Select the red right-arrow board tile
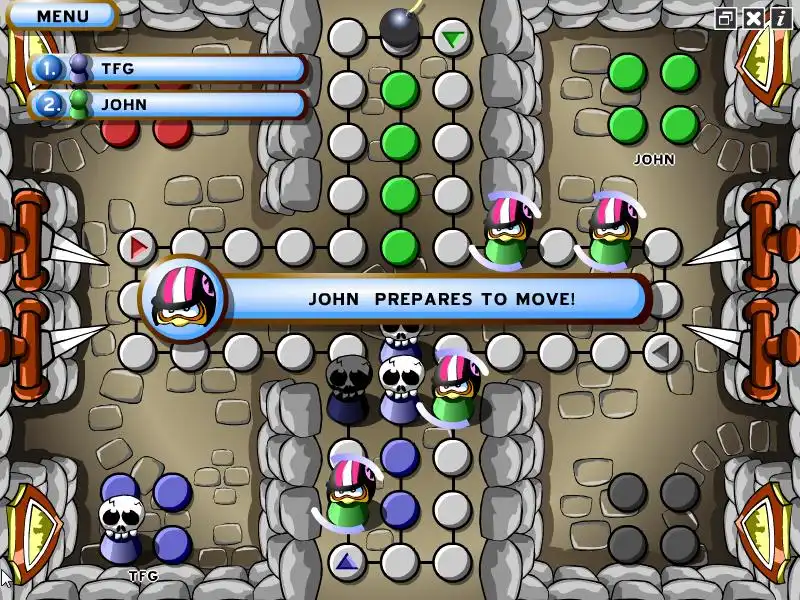Screen dimensions: 800x600 138,245
